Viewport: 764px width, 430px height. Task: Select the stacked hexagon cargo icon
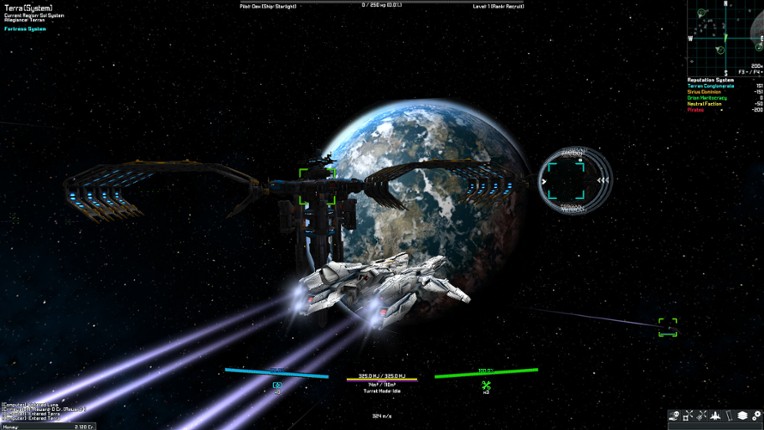pyautogui.click(x=743, y=416)
